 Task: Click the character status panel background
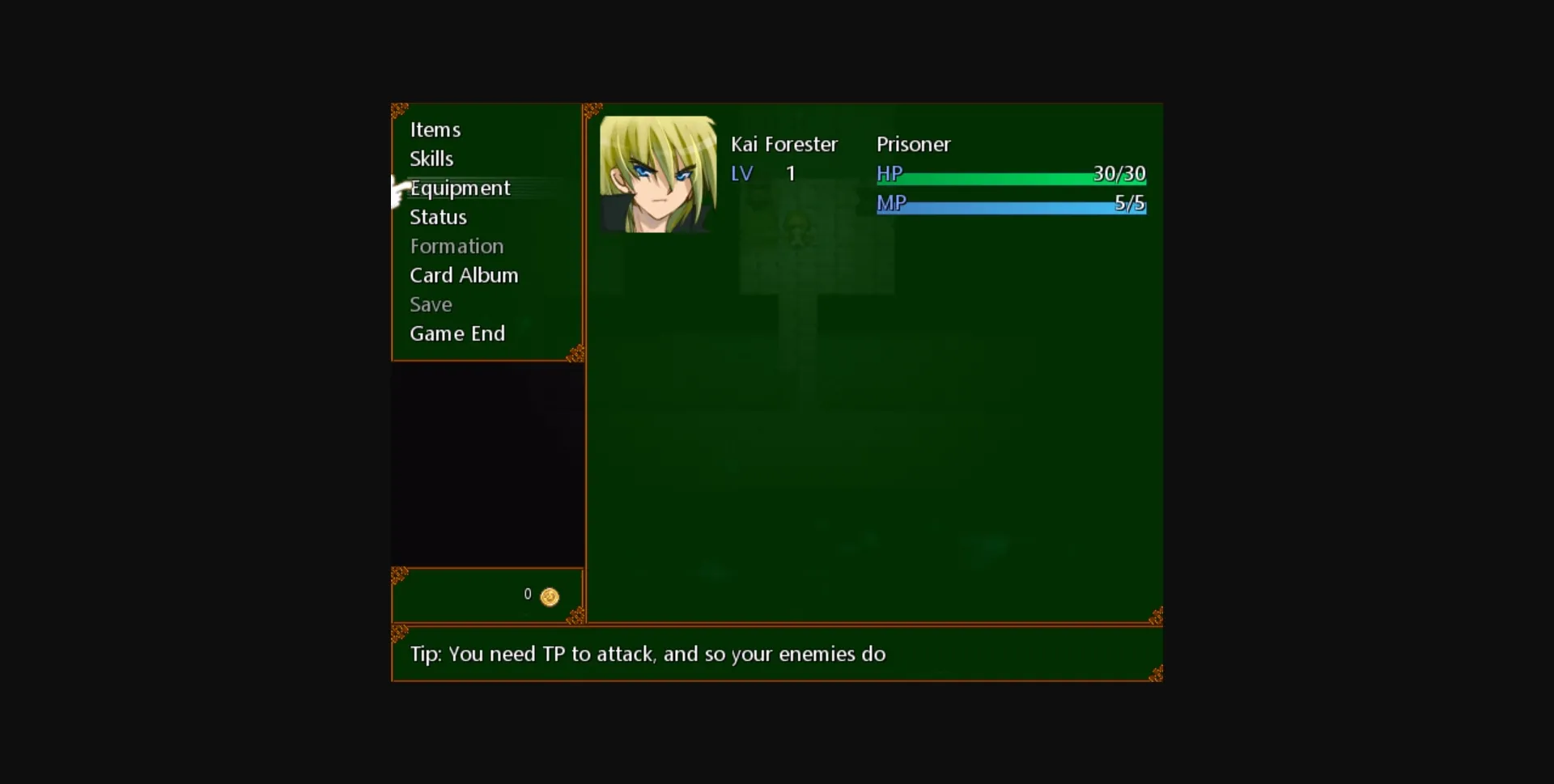point(874,405)
